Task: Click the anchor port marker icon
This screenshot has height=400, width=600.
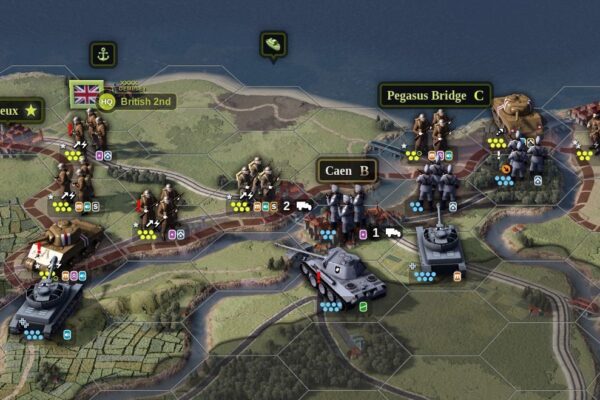Action: 103,55
